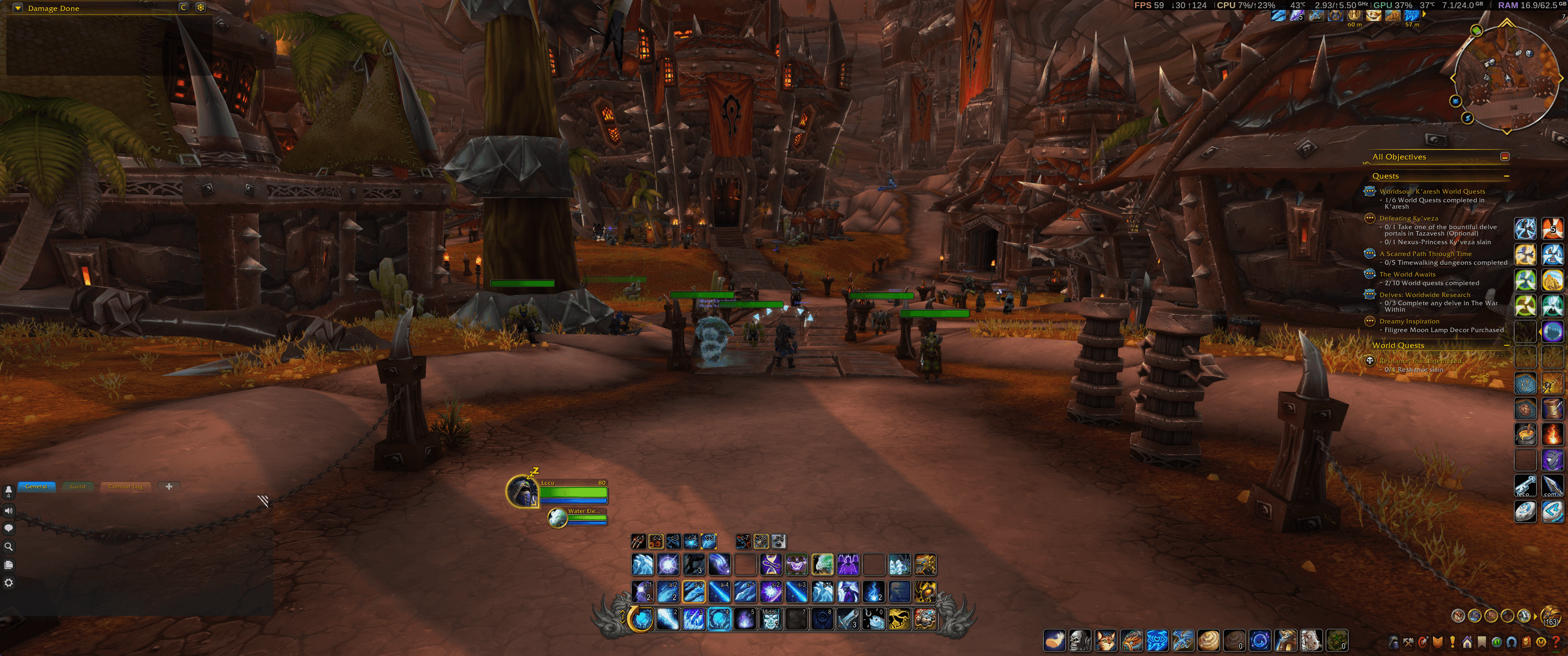The image size is (1568, 656).
Task: Open the Combat Log chat tab
Action: (x=125, y=486)
